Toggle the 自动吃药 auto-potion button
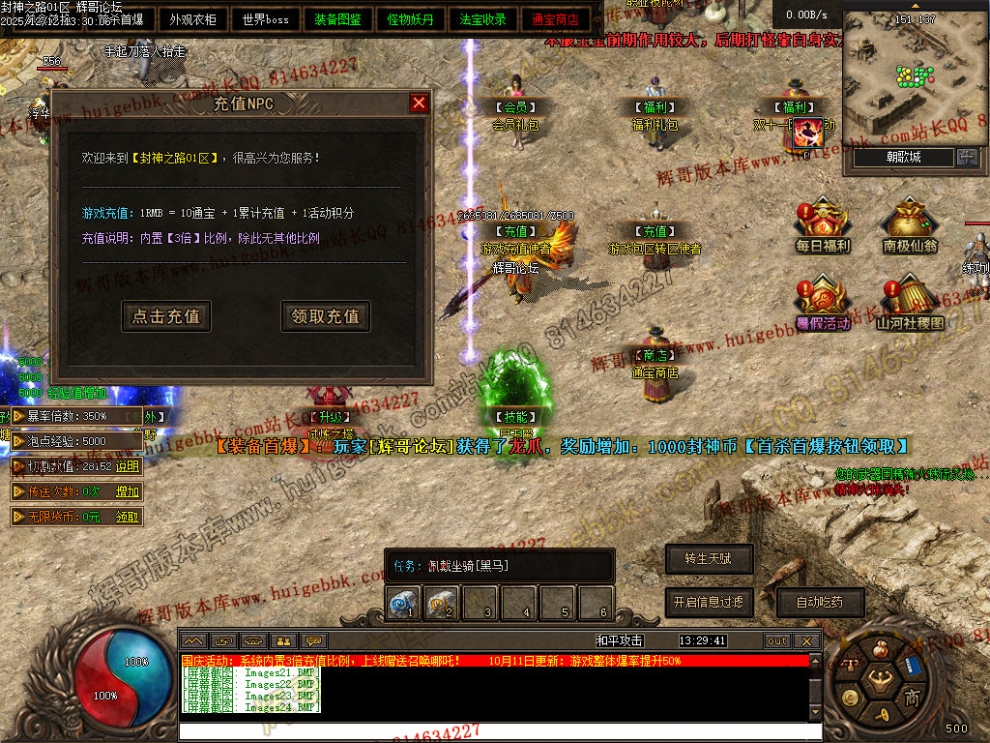Screen dimensions: 990x743 (819, 602)
